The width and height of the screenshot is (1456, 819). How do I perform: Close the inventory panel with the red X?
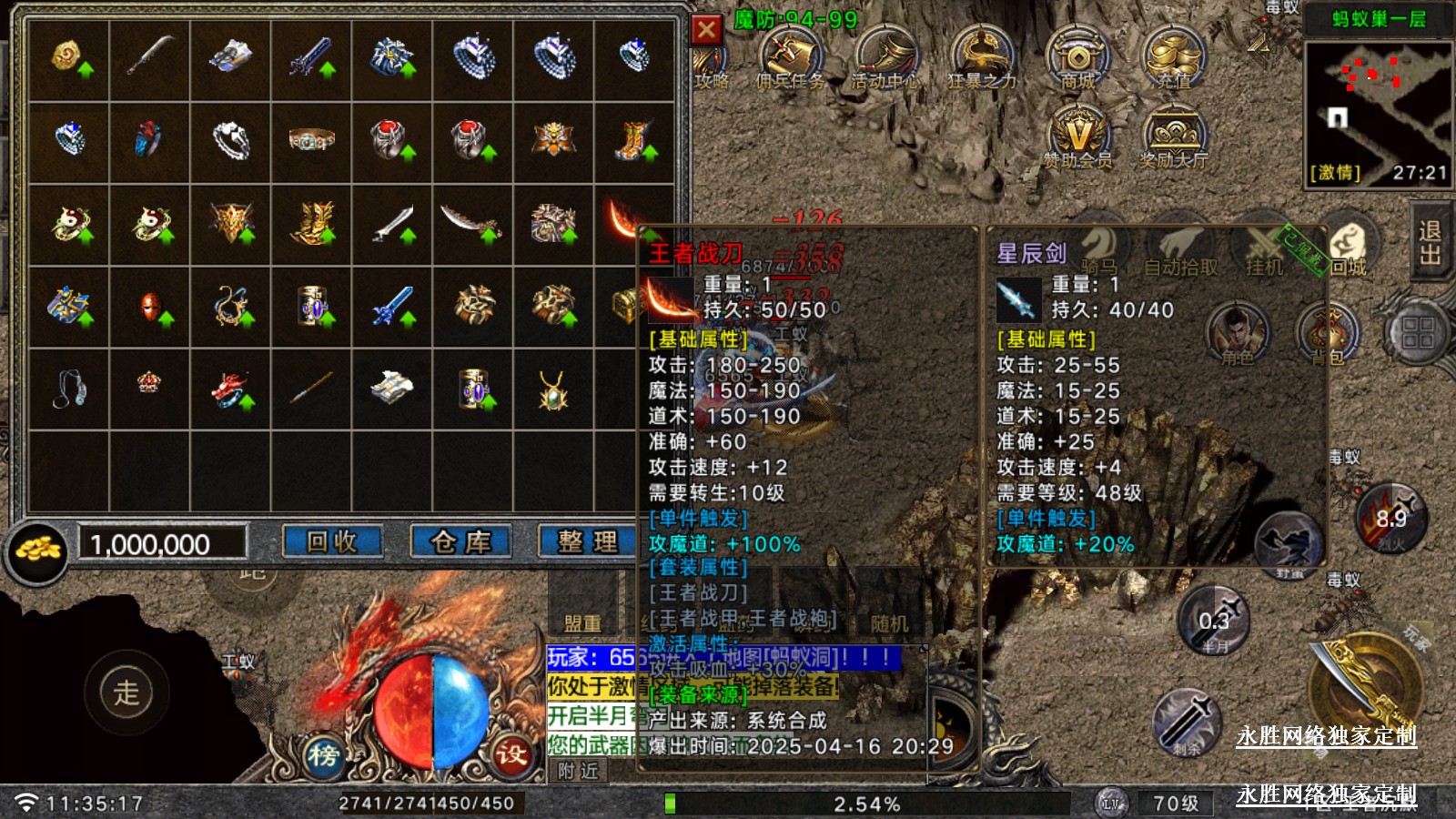click(706, 30)
